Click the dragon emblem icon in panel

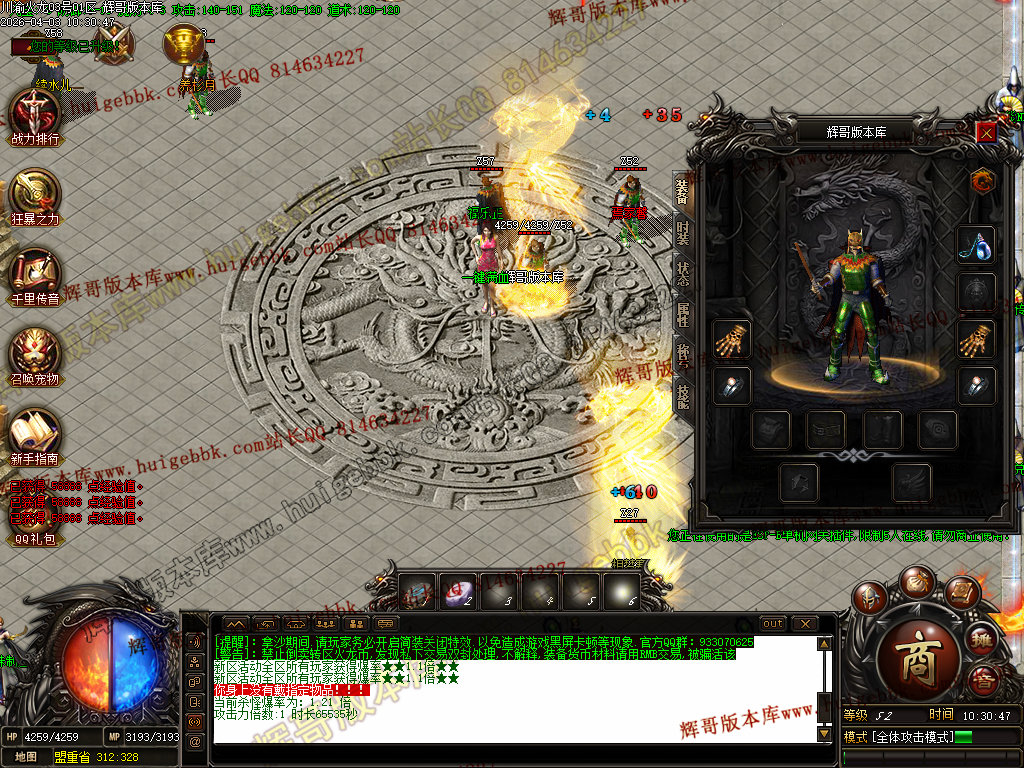pyautogui.click(x=981, y=181)
